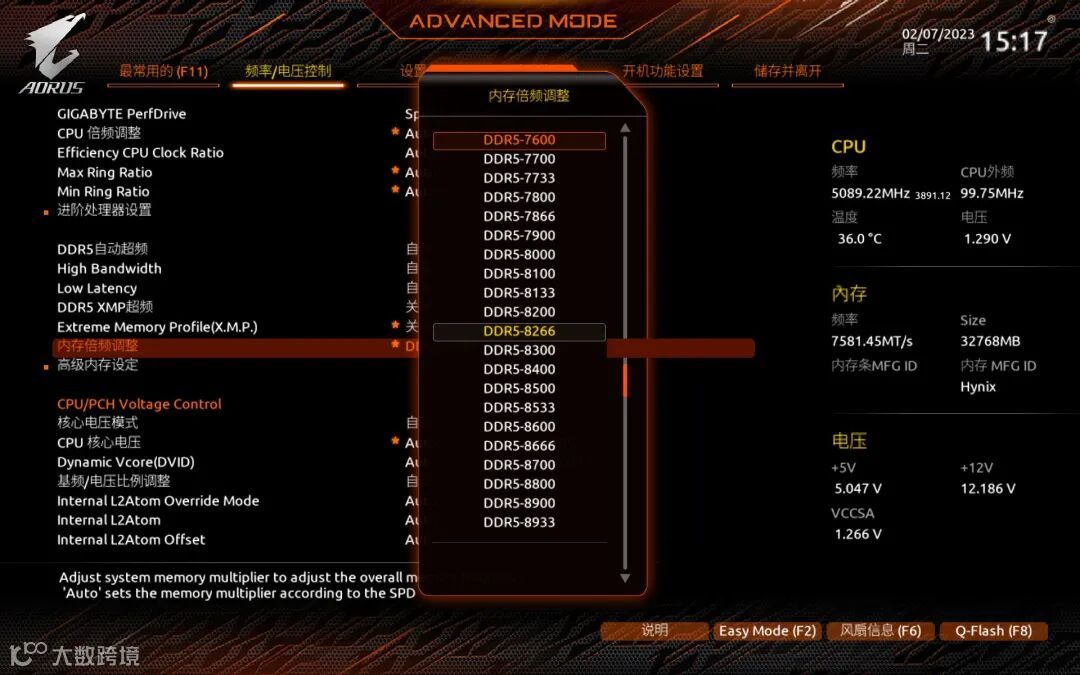The image size is (1080, 675).
Task: Switch to Easy Mode (F2)
Action: [x=767, y=631]
